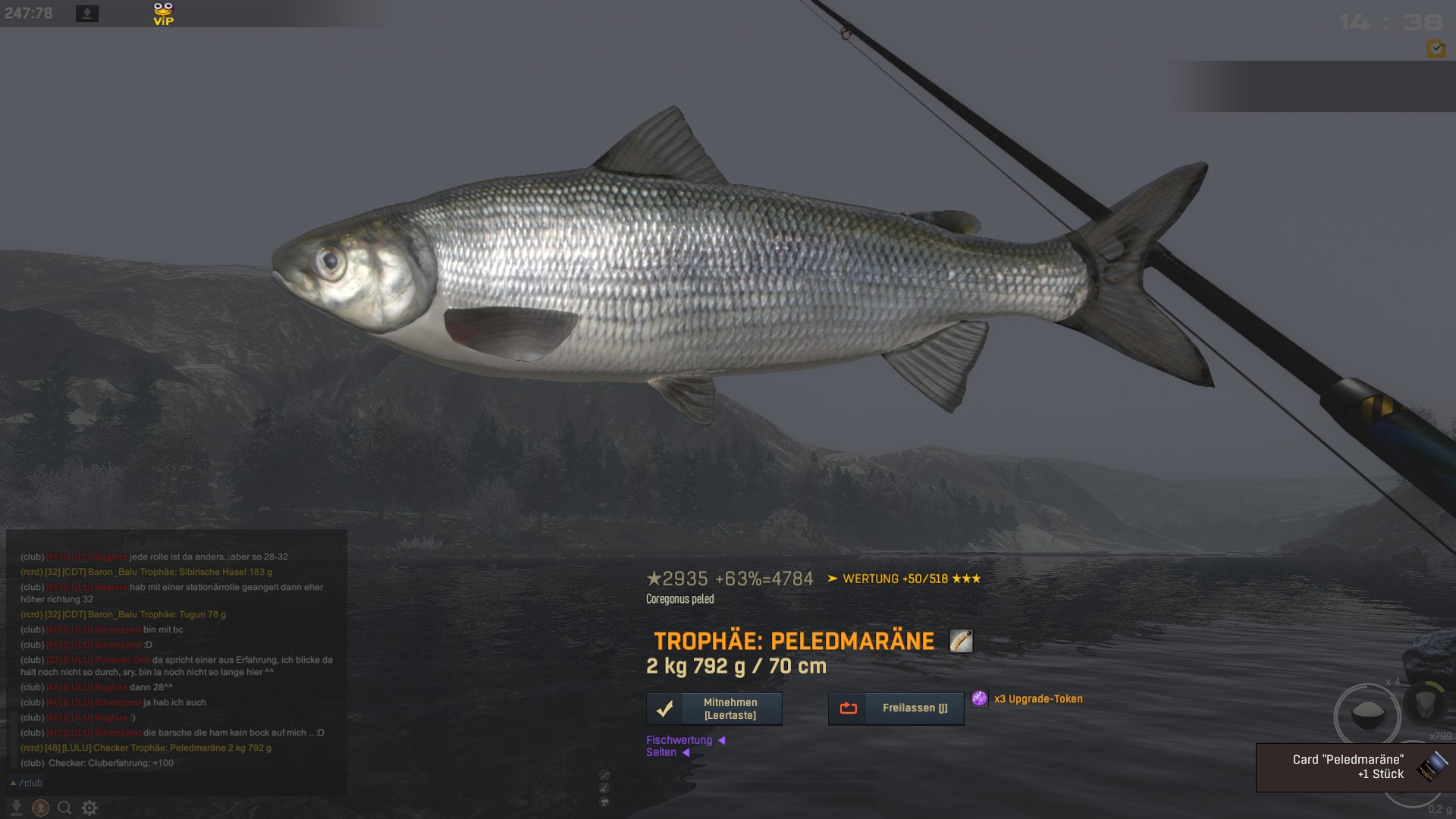Click the chat download arrow icon

tap(17, 808)
